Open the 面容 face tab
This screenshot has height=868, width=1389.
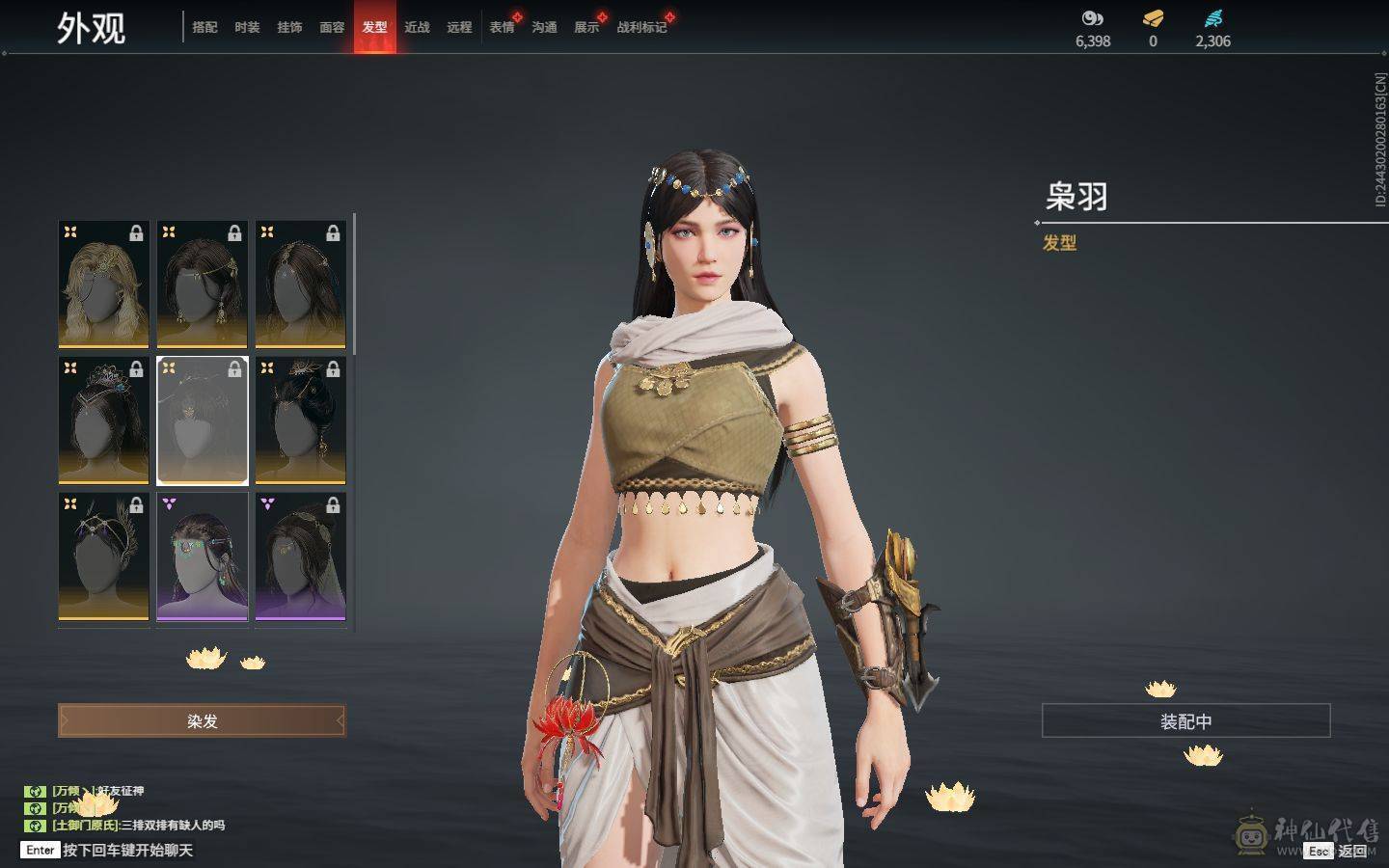click(332, 27)
